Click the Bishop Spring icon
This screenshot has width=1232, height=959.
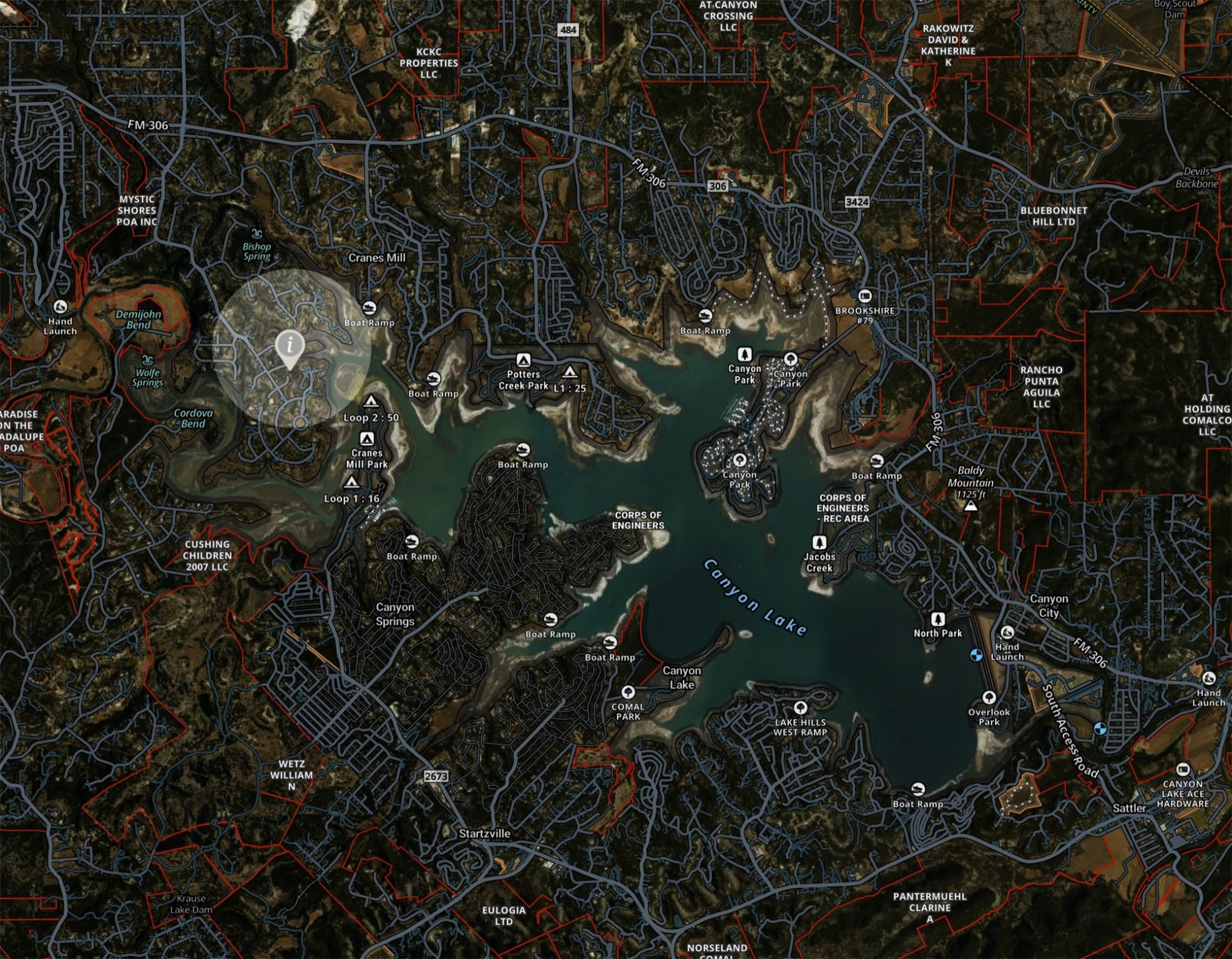pyautogui.click(x=257, y=234)
